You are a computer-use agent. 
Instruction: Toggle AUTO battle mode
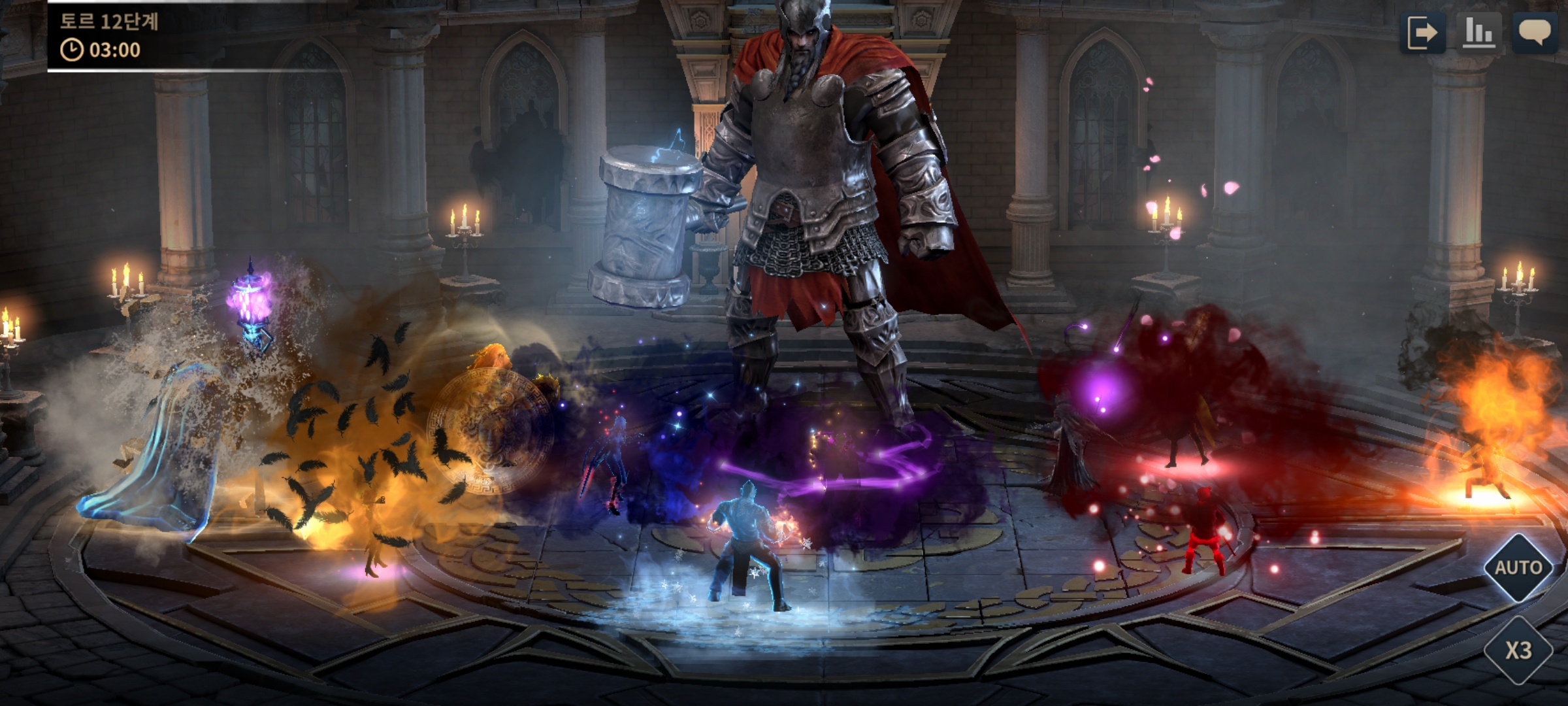click(1518, 567)
